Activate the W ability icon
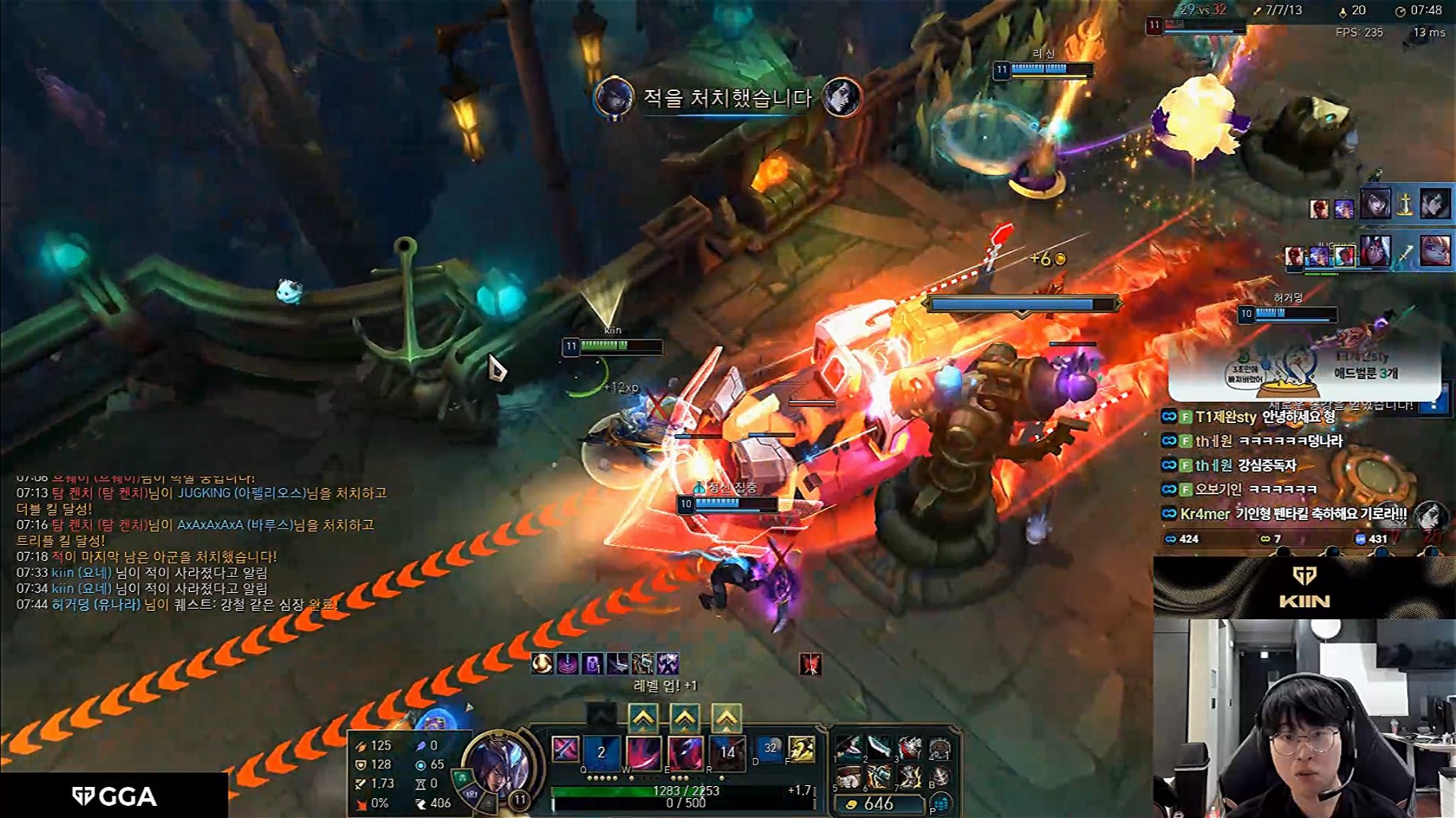The image size is (1456, 818). click(643, 752)
